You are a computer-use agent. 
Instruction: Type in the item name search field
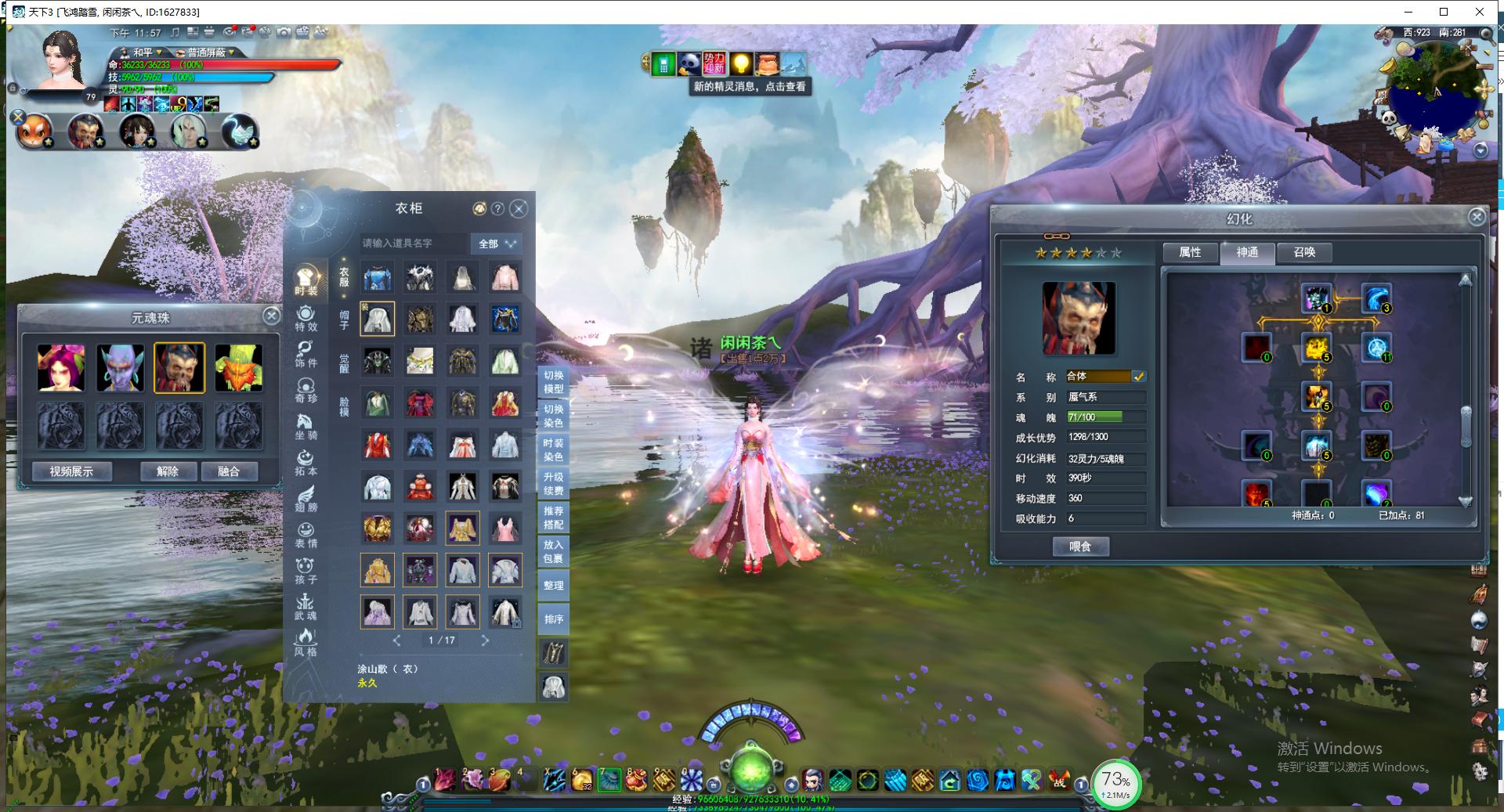(x=411, y=244)
